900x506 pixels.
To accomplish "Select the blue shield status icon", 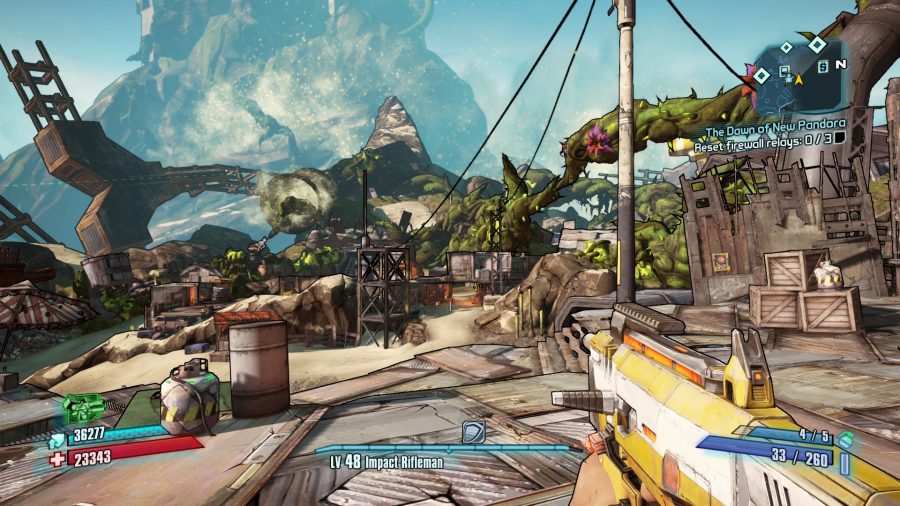I will 54,439.
